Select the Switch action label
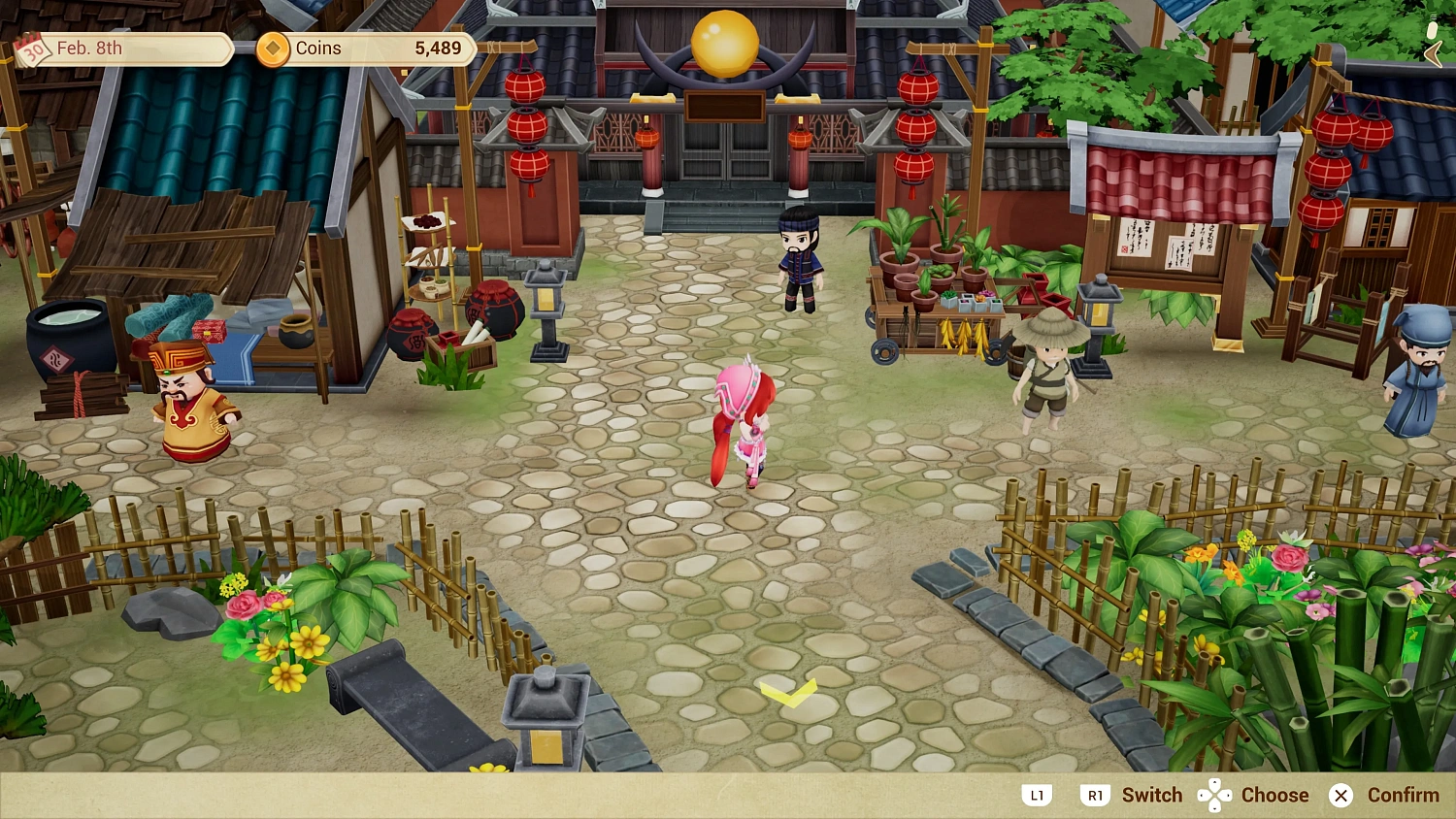 pos(1151,795)
